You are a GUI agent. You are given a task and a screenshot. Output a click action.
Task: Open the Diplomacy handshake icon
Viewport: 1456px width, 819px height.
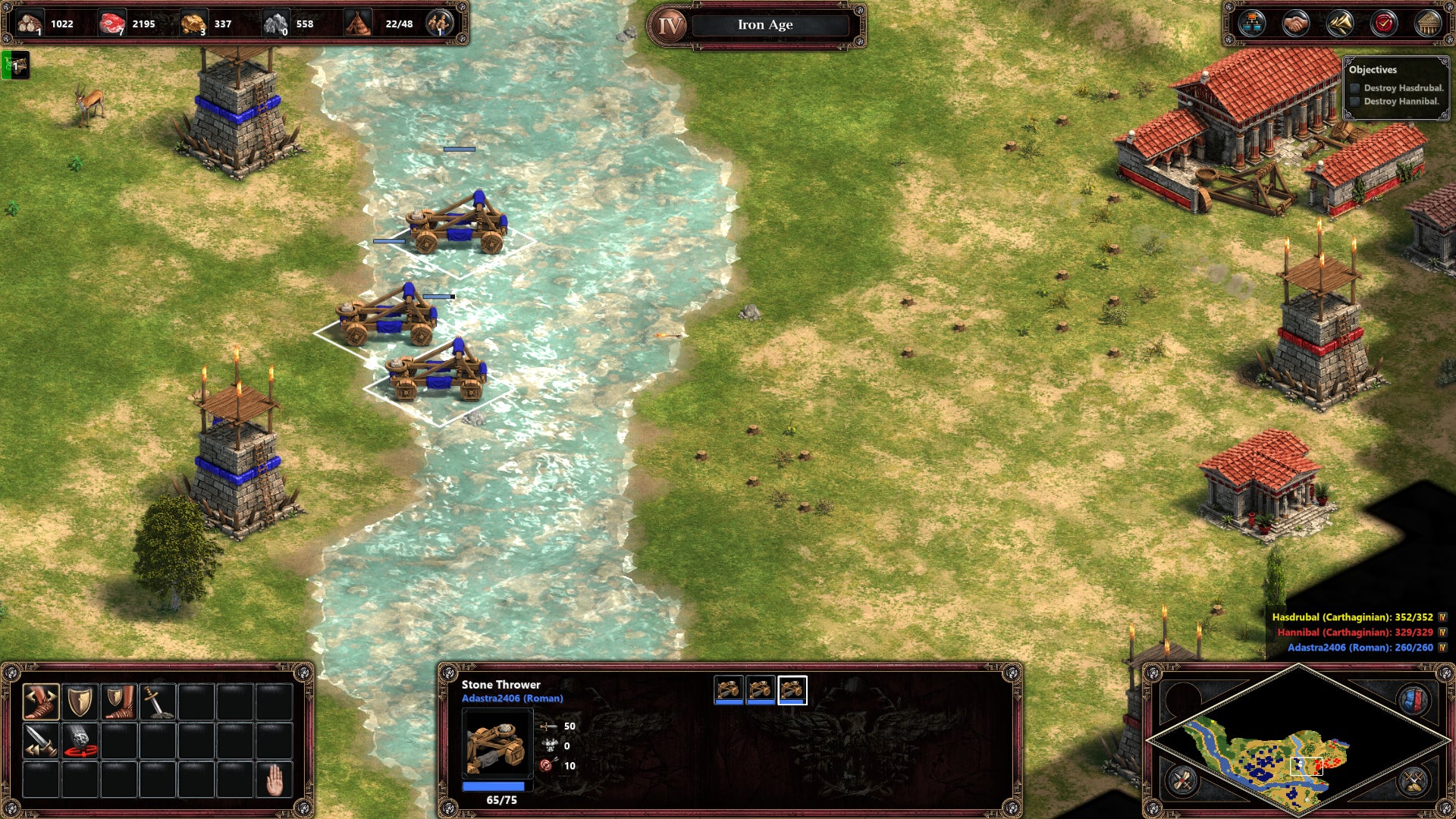tap(1295, 24)
